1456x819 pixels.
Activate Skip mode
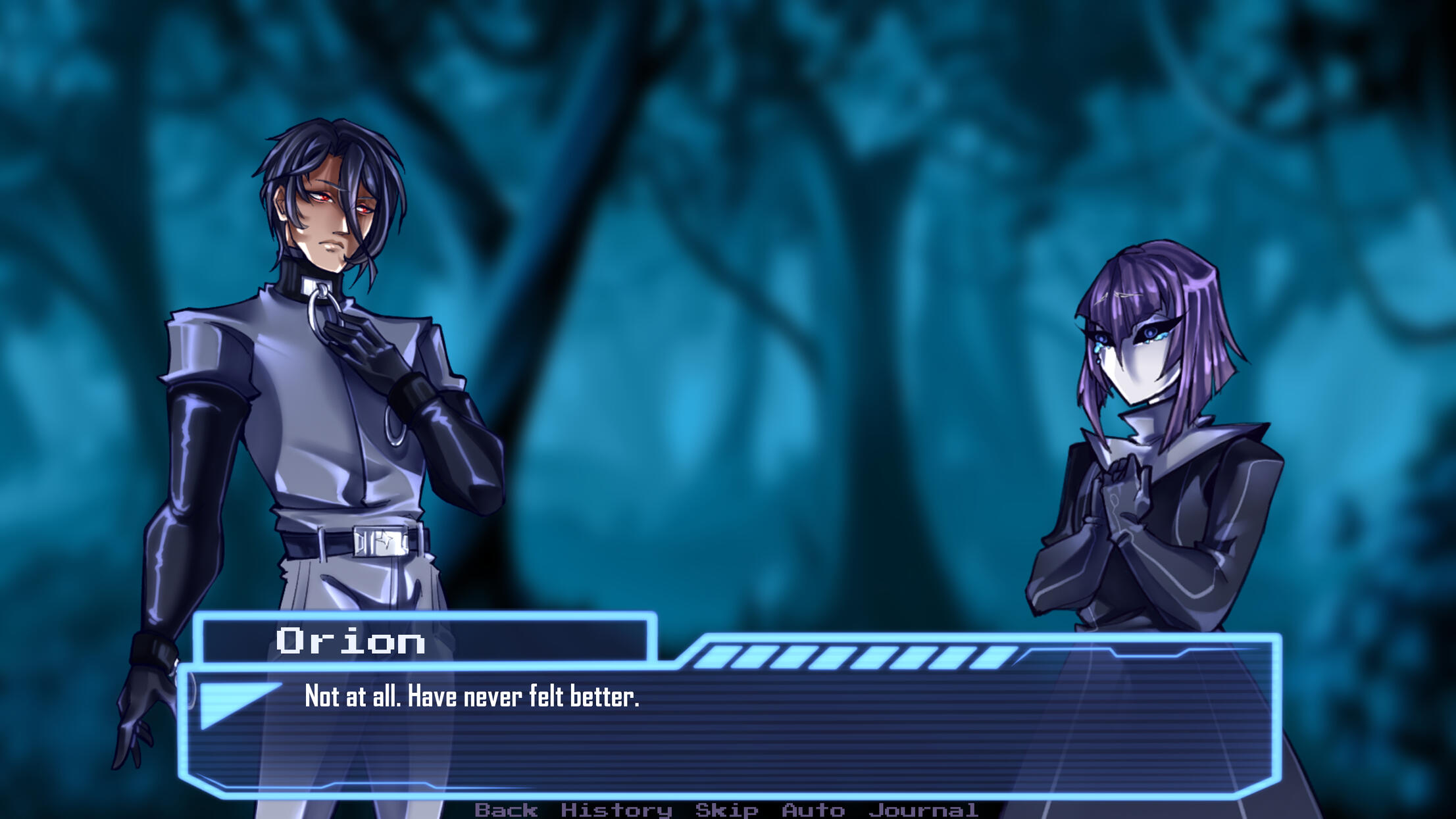tap(726, 810)
